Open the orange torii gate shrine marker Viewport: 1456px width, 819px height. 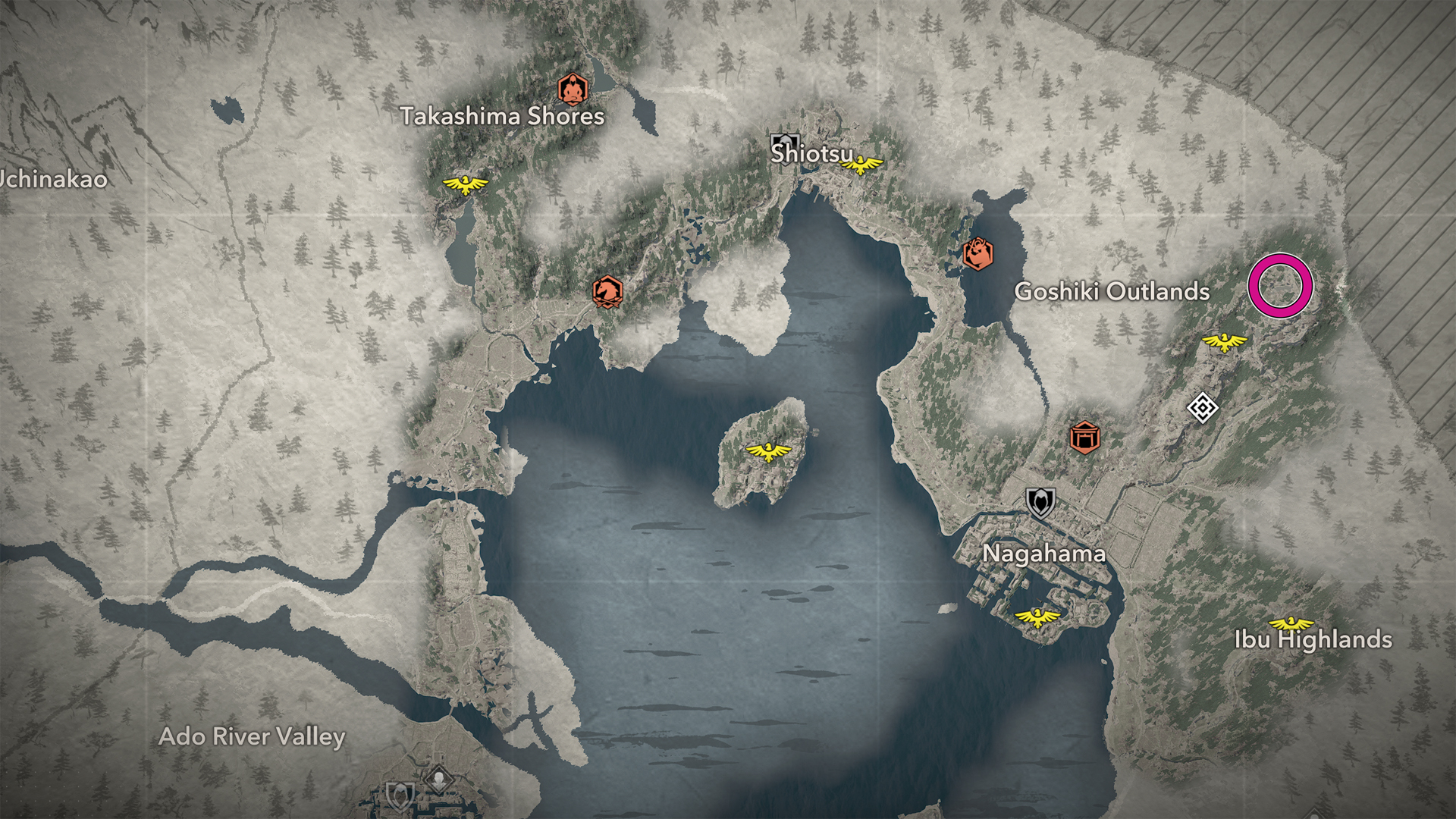point(1084,438)
